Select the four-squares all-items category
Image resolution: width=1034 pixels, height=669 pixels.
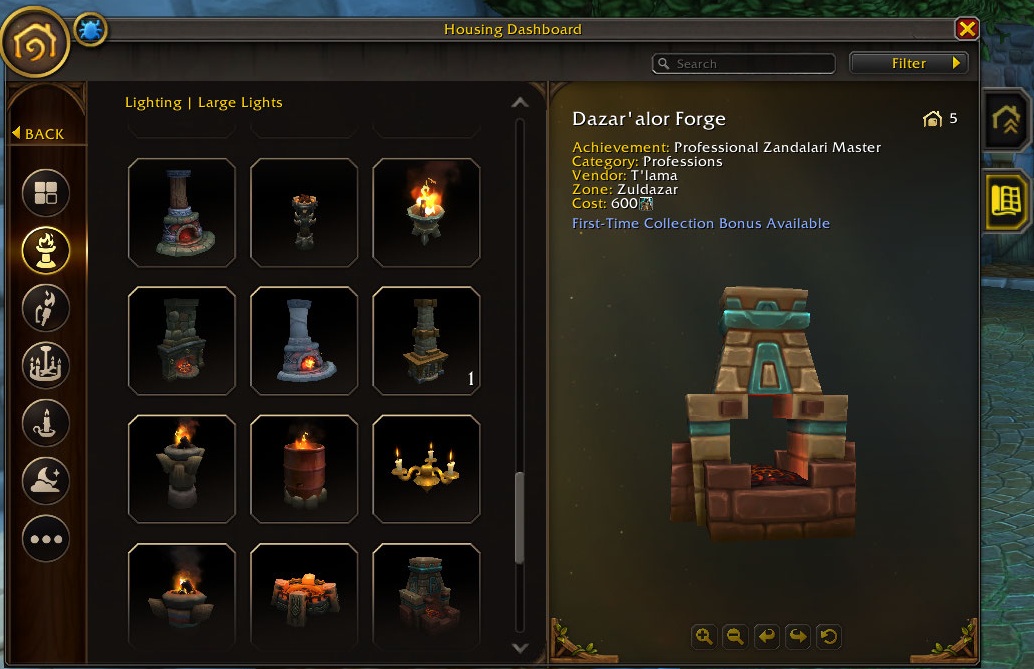click(x=46, y=193)
